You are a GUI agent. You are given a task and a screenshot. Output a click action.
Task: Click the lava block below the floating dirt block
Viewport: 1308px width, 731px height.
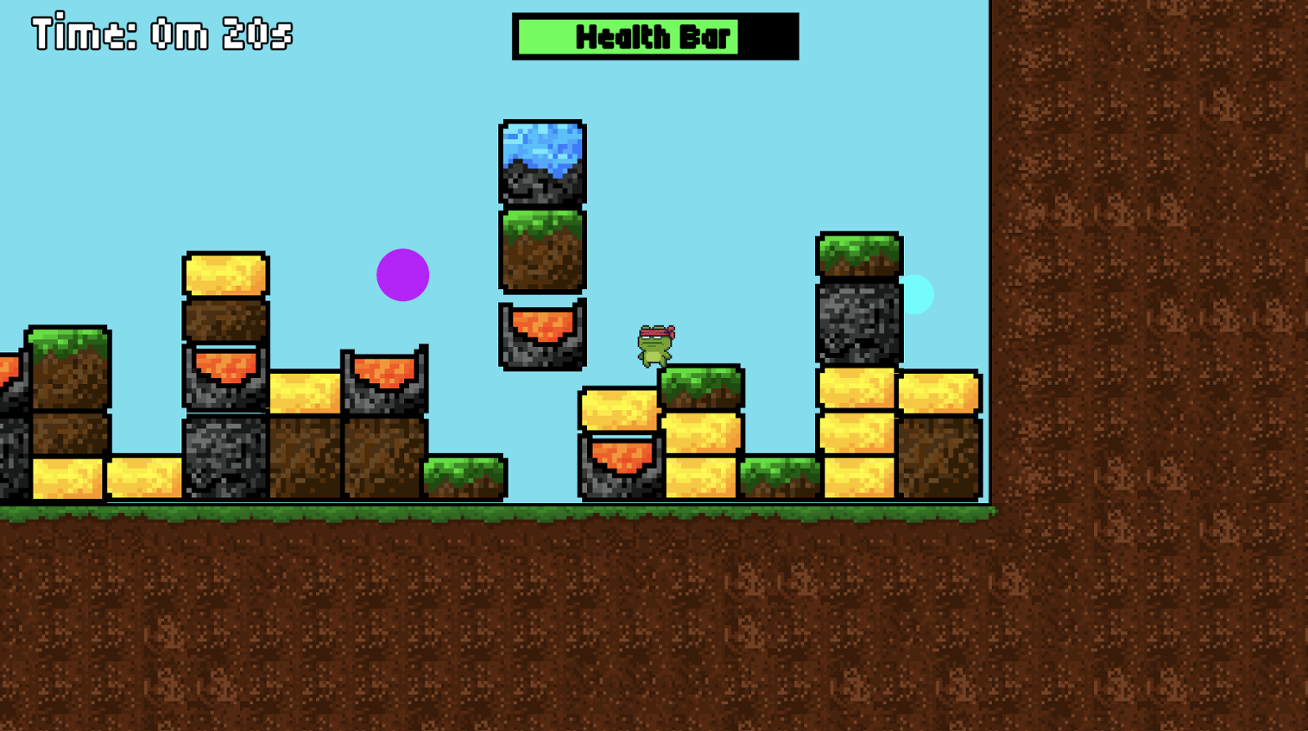click(541, 336)
